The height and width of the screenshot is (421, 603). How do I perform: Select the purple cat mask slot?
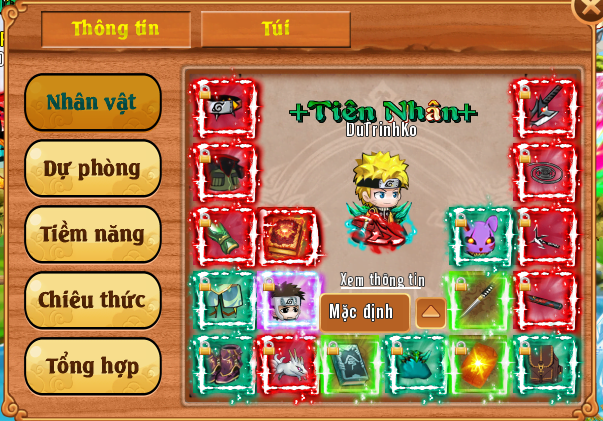pos(479,236)
